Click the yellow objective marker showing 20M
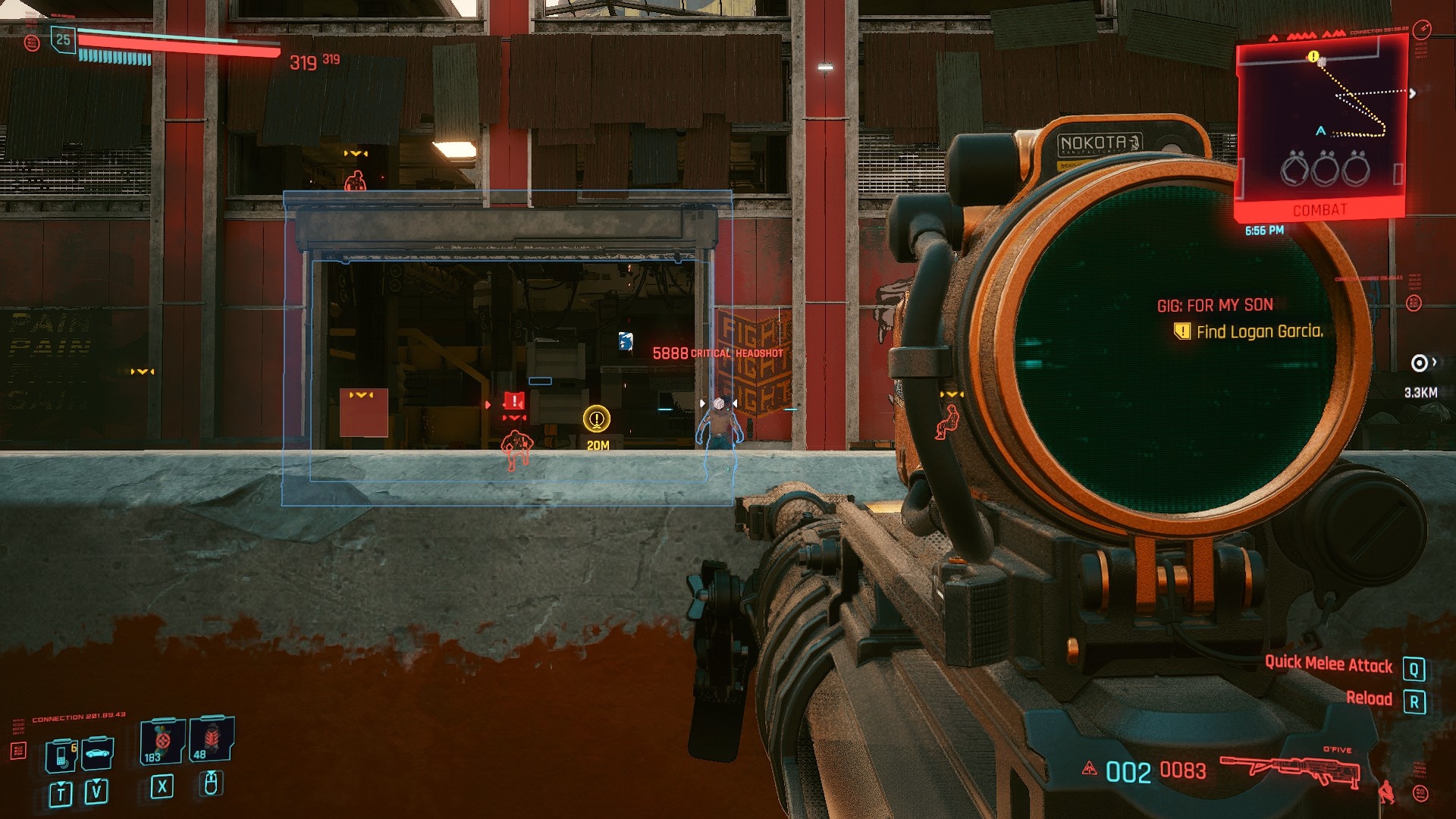This screenshot has width=1456, height=819. coord(597,419)
